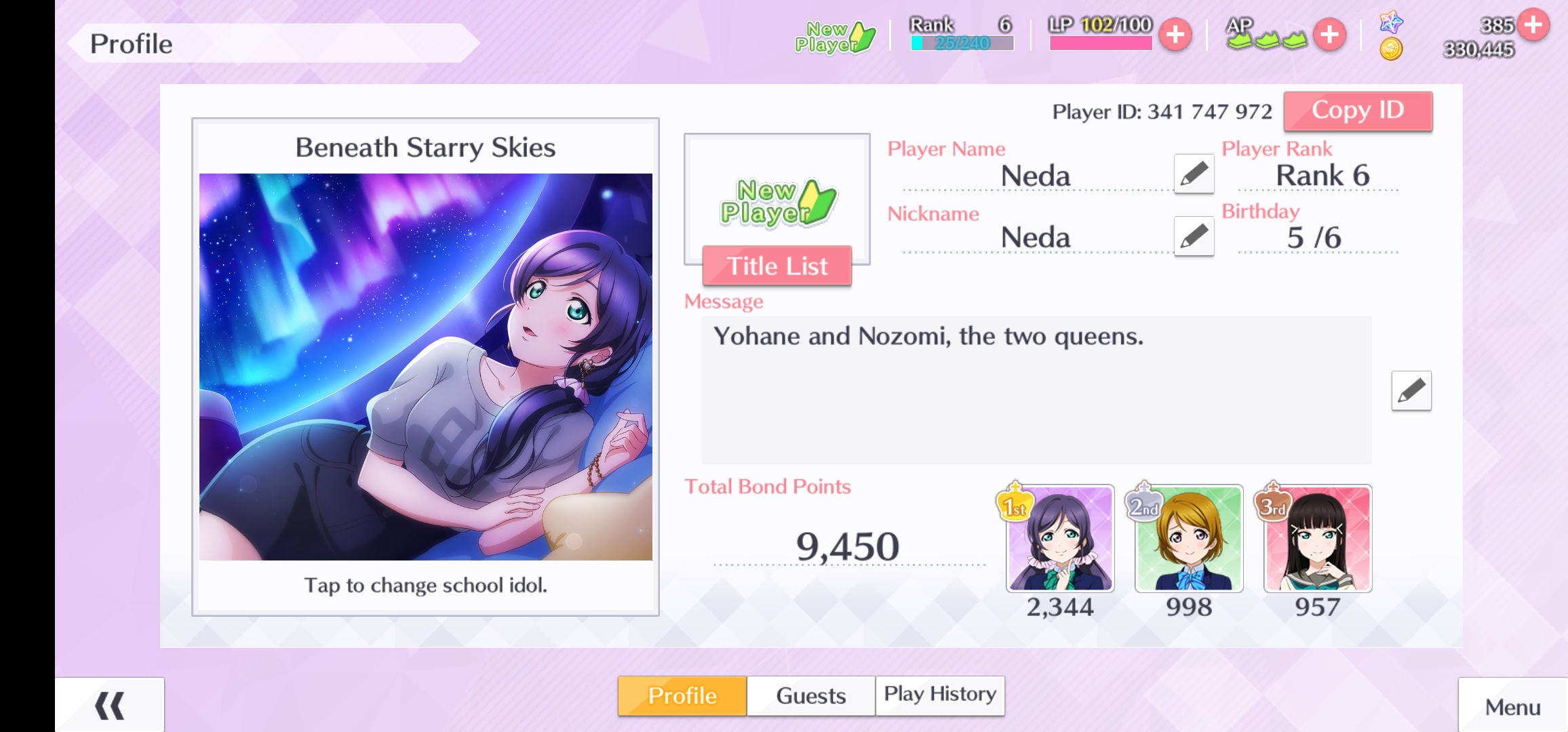Select the 3rd place bond idol portrait

point(1318,539)
